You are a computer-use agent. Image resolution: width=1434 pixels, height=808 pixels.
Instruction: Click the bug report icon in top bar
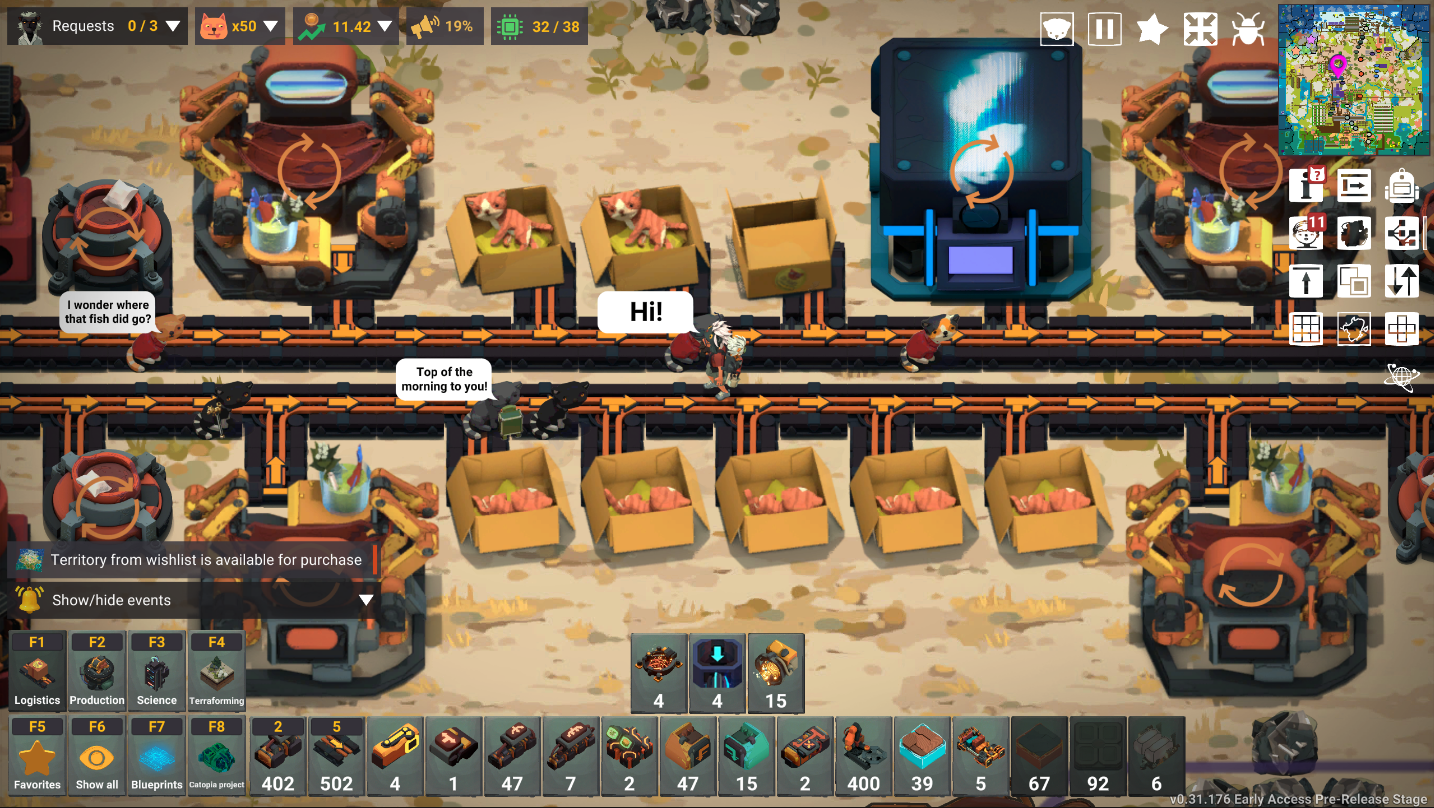click(x=1250, y=29)
